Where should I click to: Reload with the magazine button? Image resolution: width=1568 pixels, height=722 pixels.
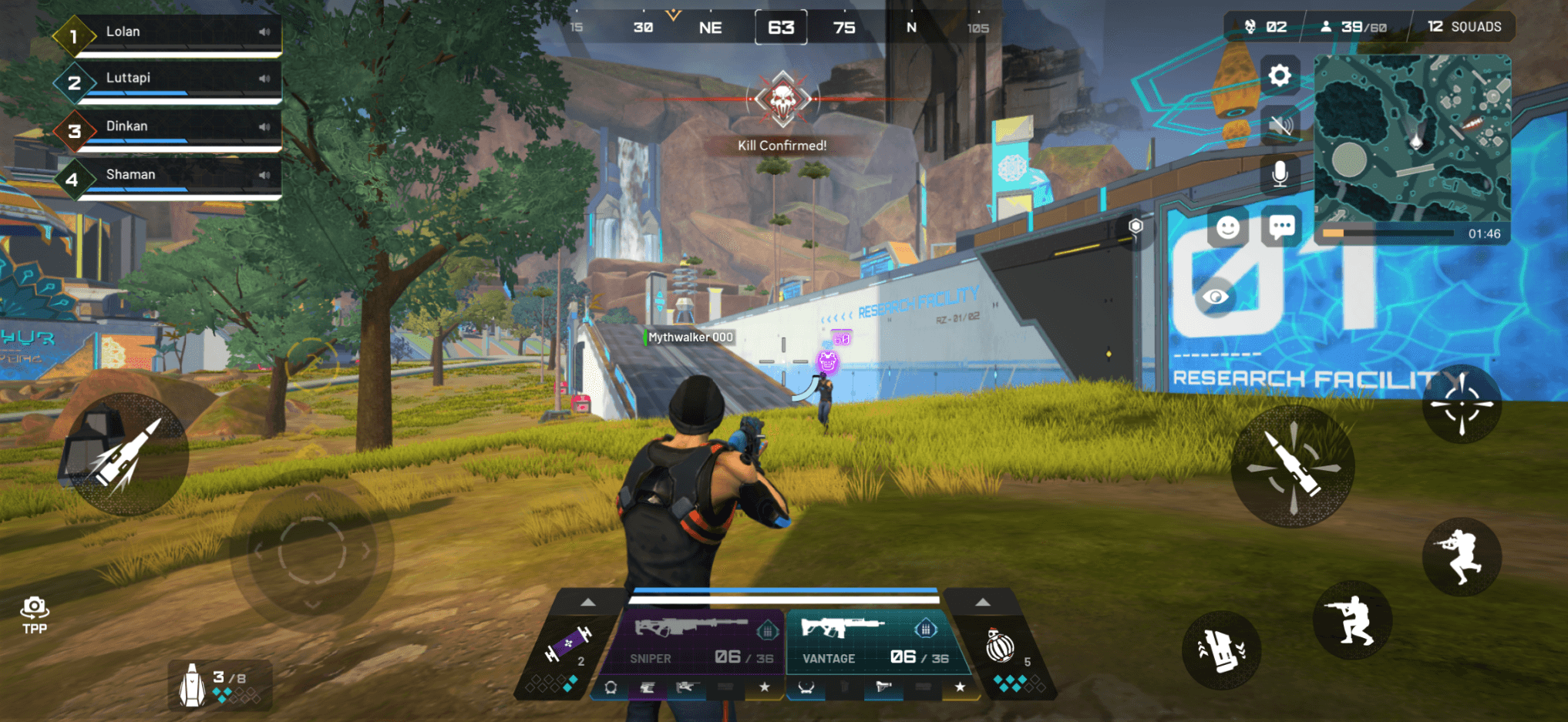pos(1221,651)
